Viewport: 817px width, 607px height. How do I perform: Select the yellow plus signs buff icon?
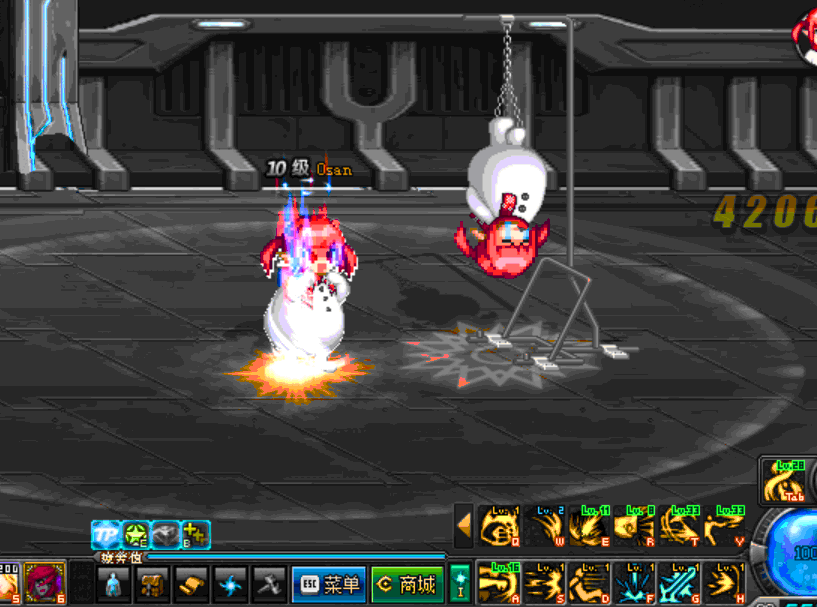[x=195, y=535]
